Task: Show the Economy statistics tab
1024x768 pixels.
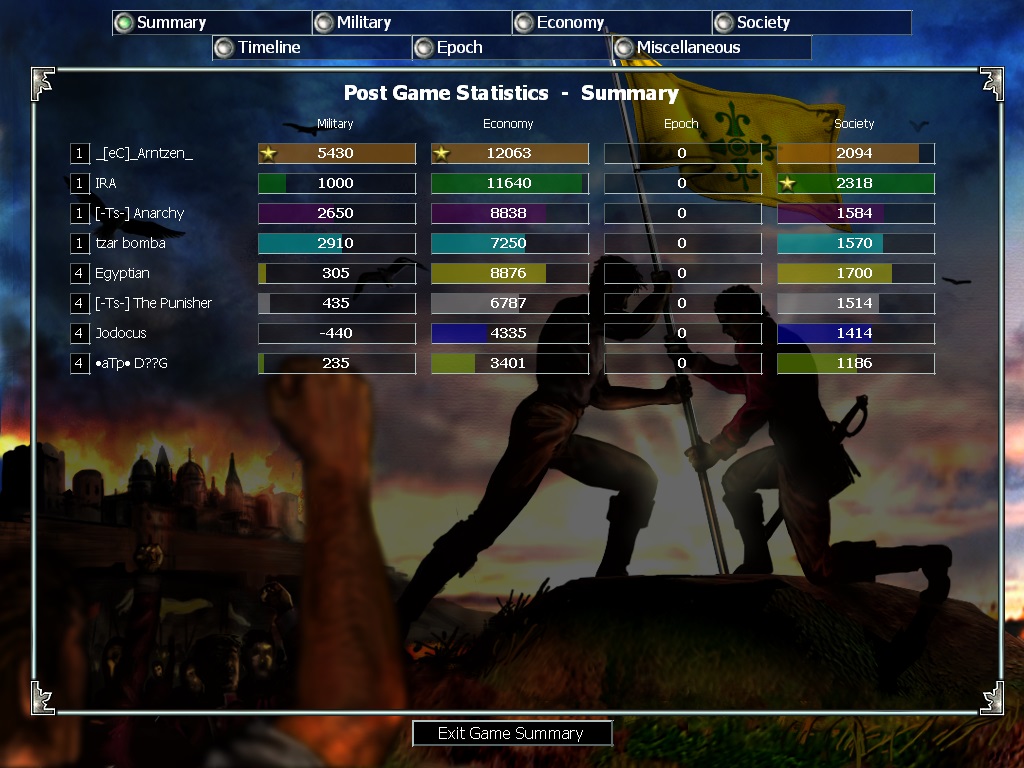Action: (x=611, y=23)
